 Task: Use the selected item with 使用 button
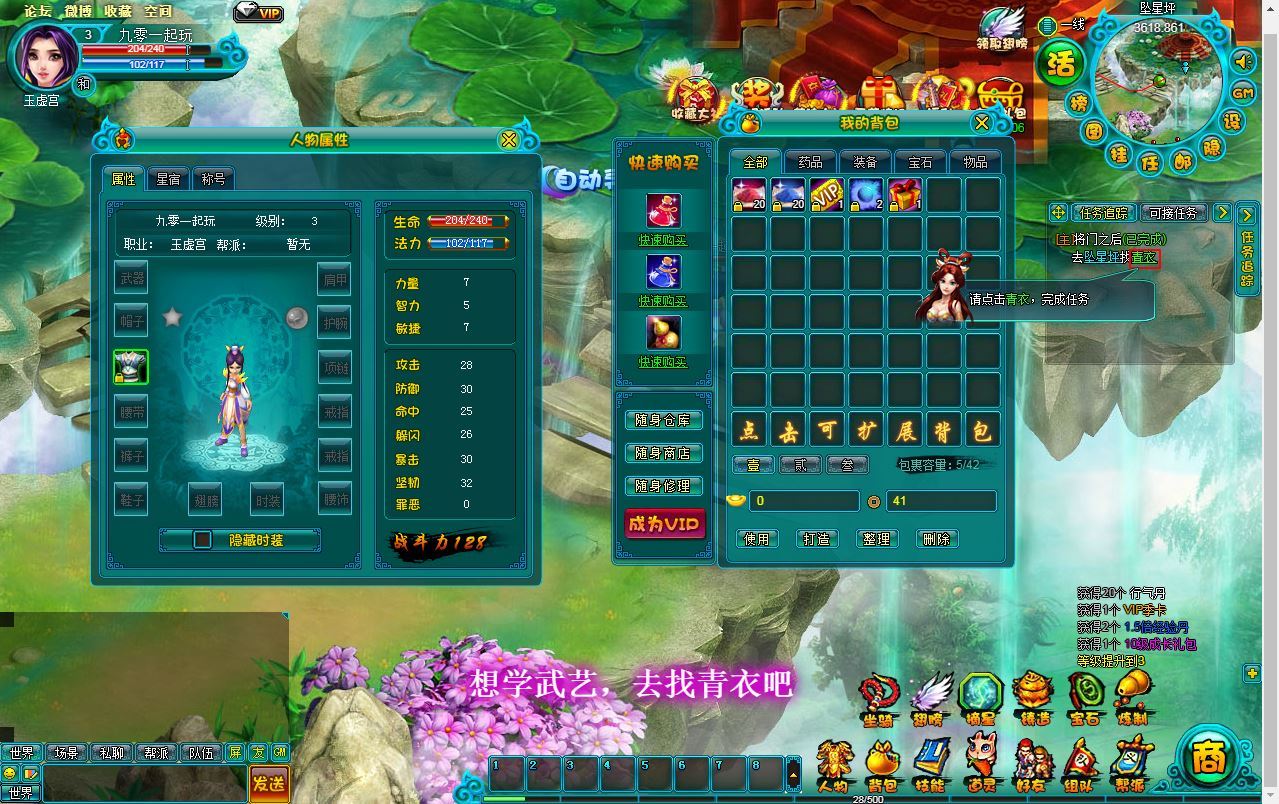757,539
